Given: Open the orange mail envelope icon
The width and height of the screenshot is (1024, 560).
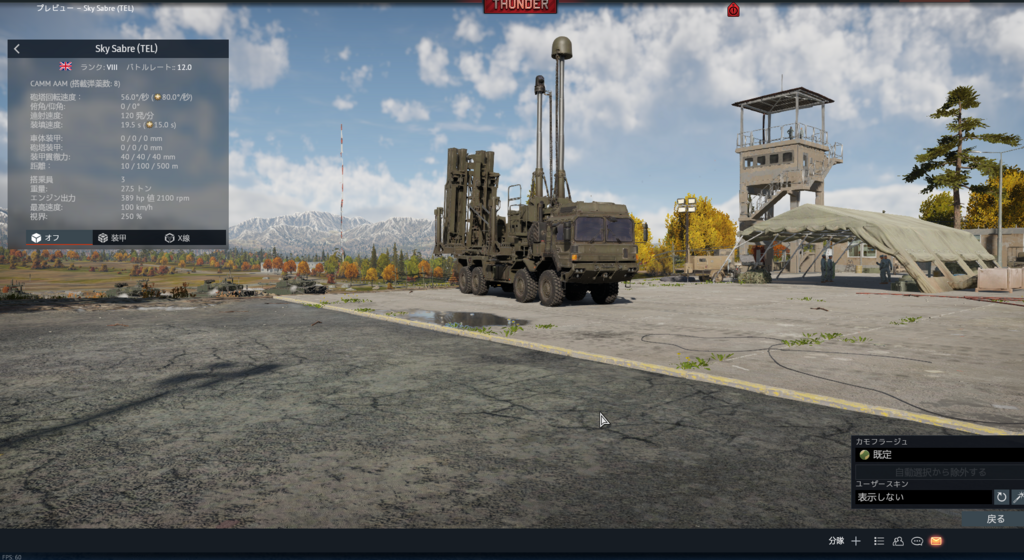Looking at the screenshot, I should [x=936, y=541].
